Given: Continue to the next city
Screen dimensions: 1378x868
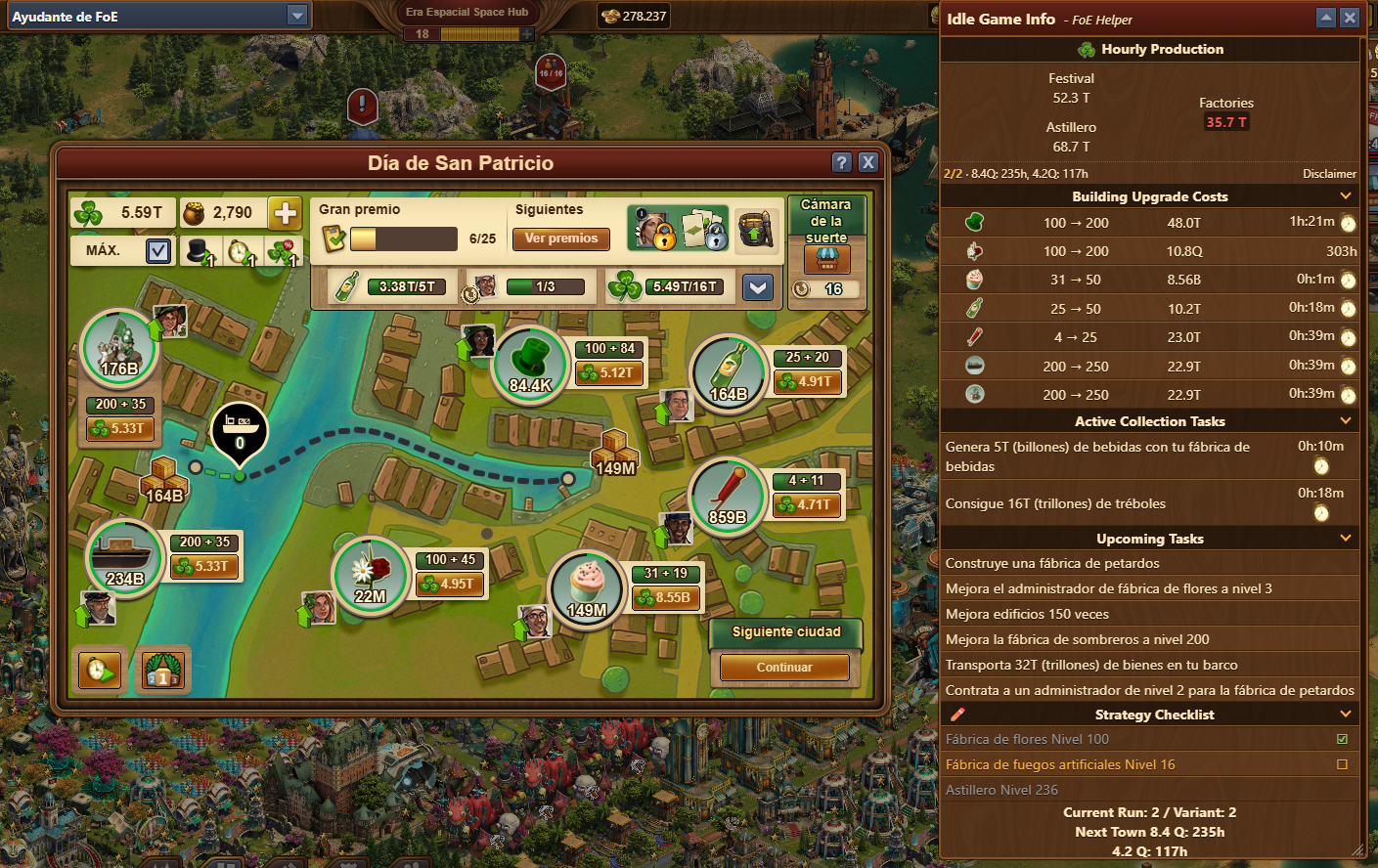Looking at the screenshot, I should coord(784,668).
